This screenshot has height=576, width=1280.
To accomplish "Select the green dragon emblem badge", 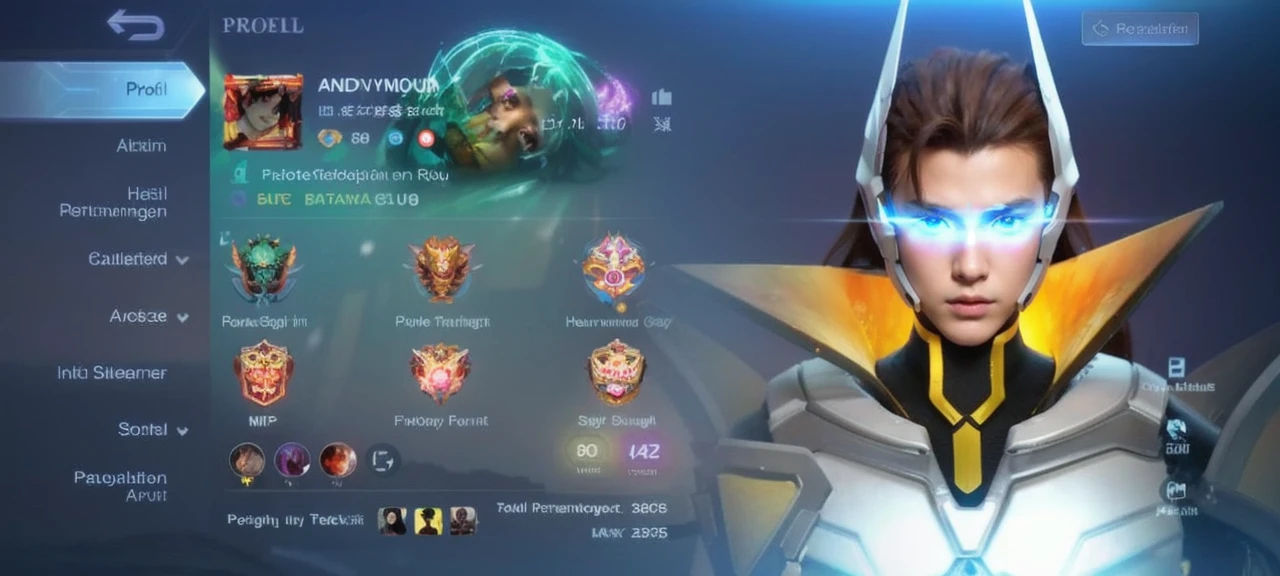I will 263,268.
